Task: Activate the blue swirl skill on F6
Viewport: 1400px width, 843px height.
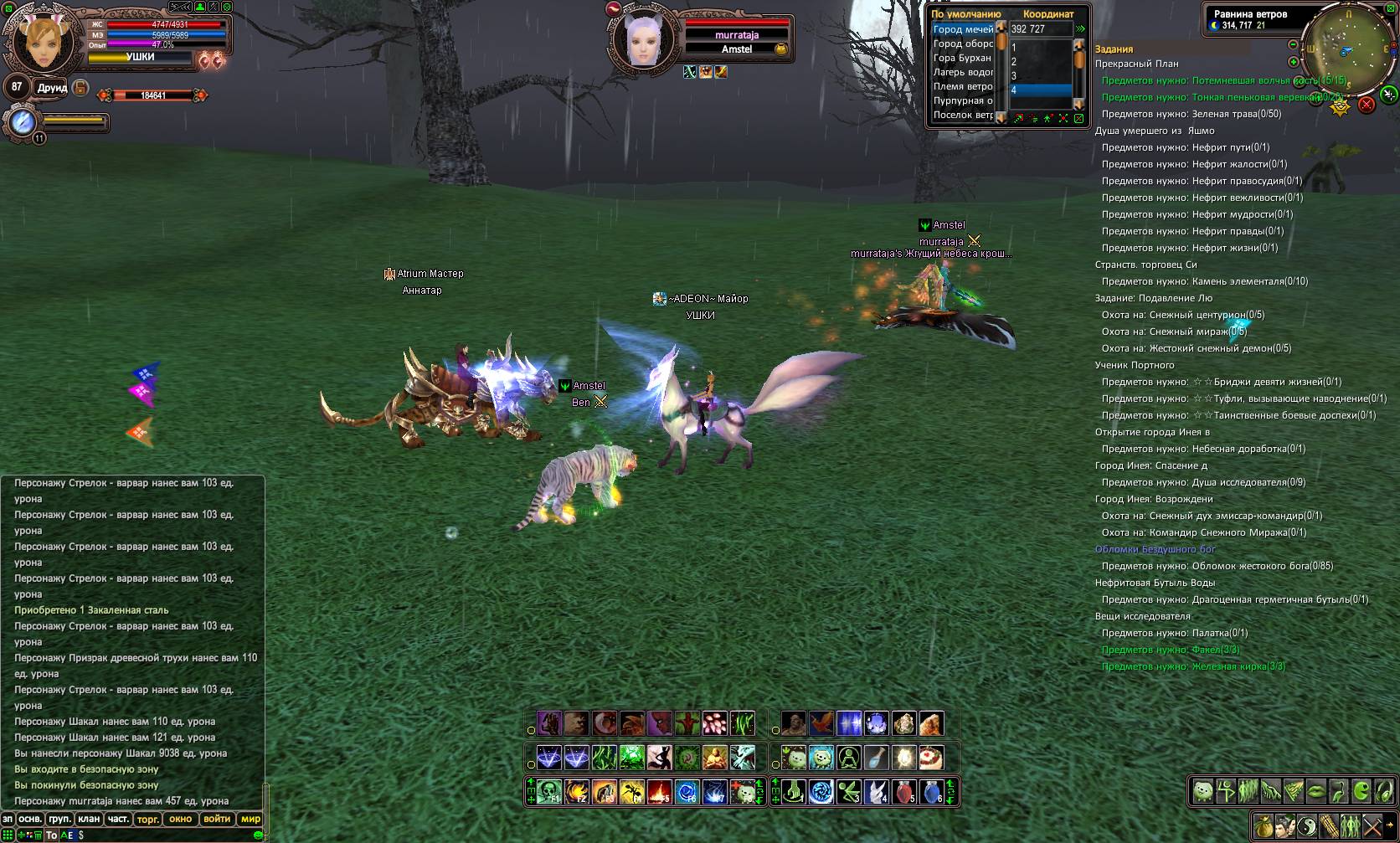Action: [x=687, y=792]
